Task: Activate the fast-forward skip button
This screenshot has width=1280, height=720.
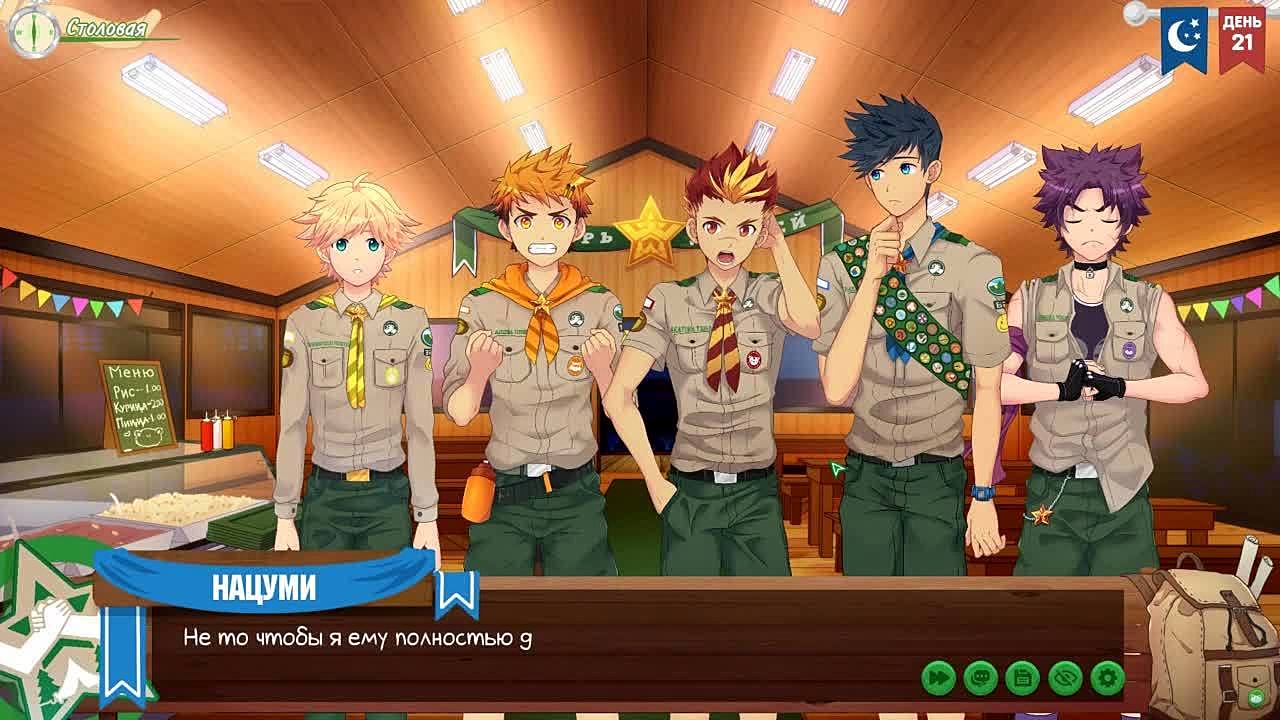Action: [x=938, y=678]
